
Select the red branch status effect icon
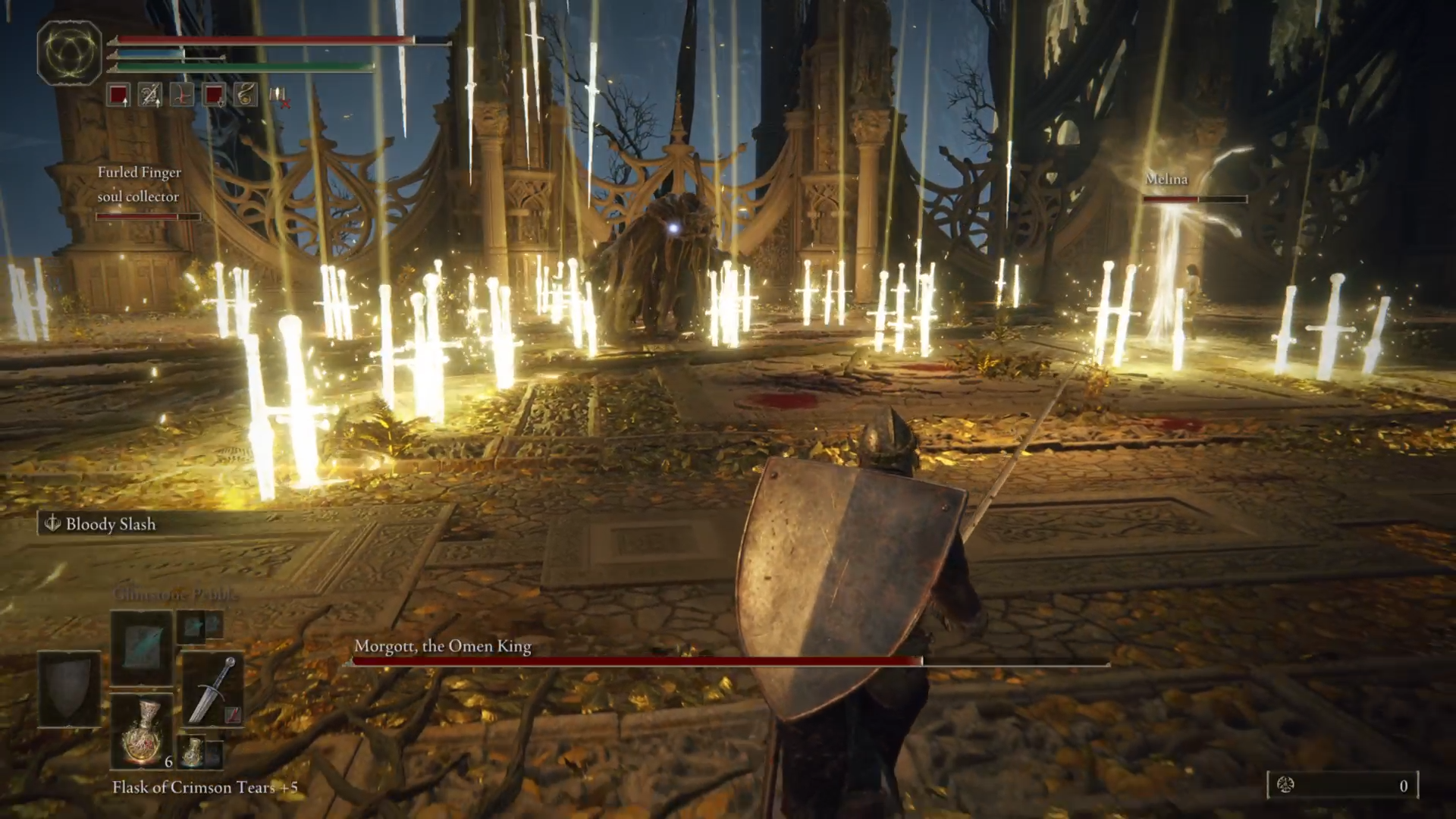click(182, 95)
